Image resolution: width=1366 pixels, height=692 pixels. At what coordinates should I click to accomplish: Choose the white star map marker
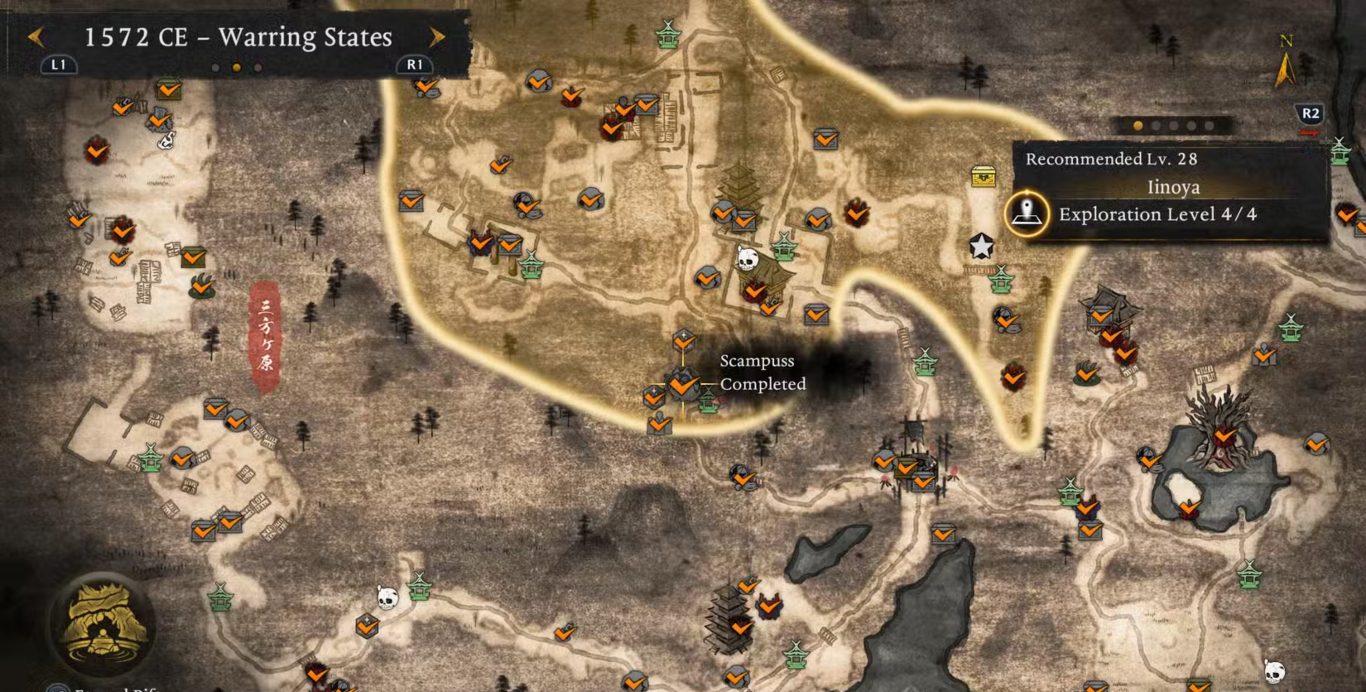[x=981, y=246]
